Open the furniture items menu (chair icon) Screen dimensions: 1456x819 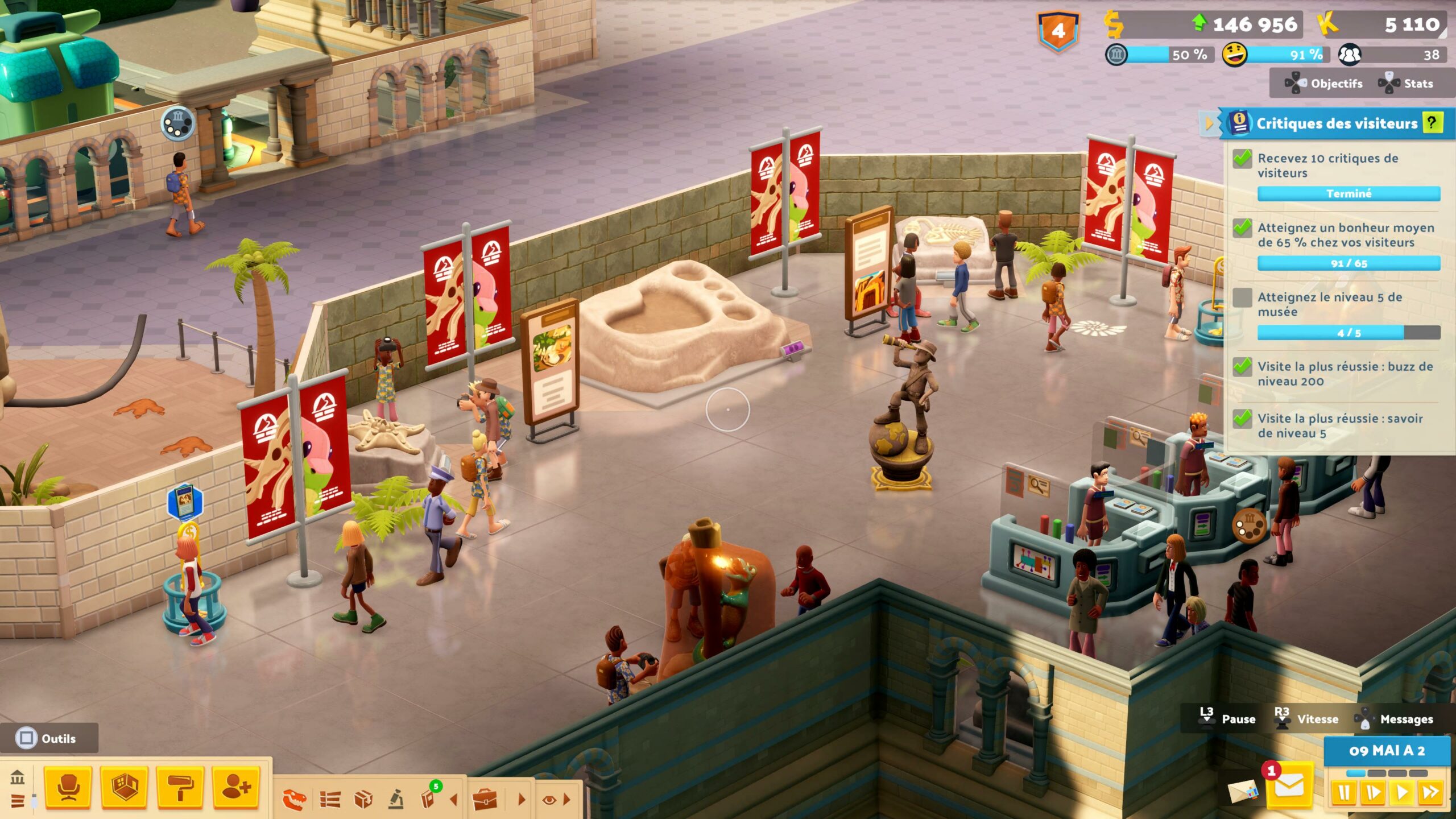tap(68, 788)
